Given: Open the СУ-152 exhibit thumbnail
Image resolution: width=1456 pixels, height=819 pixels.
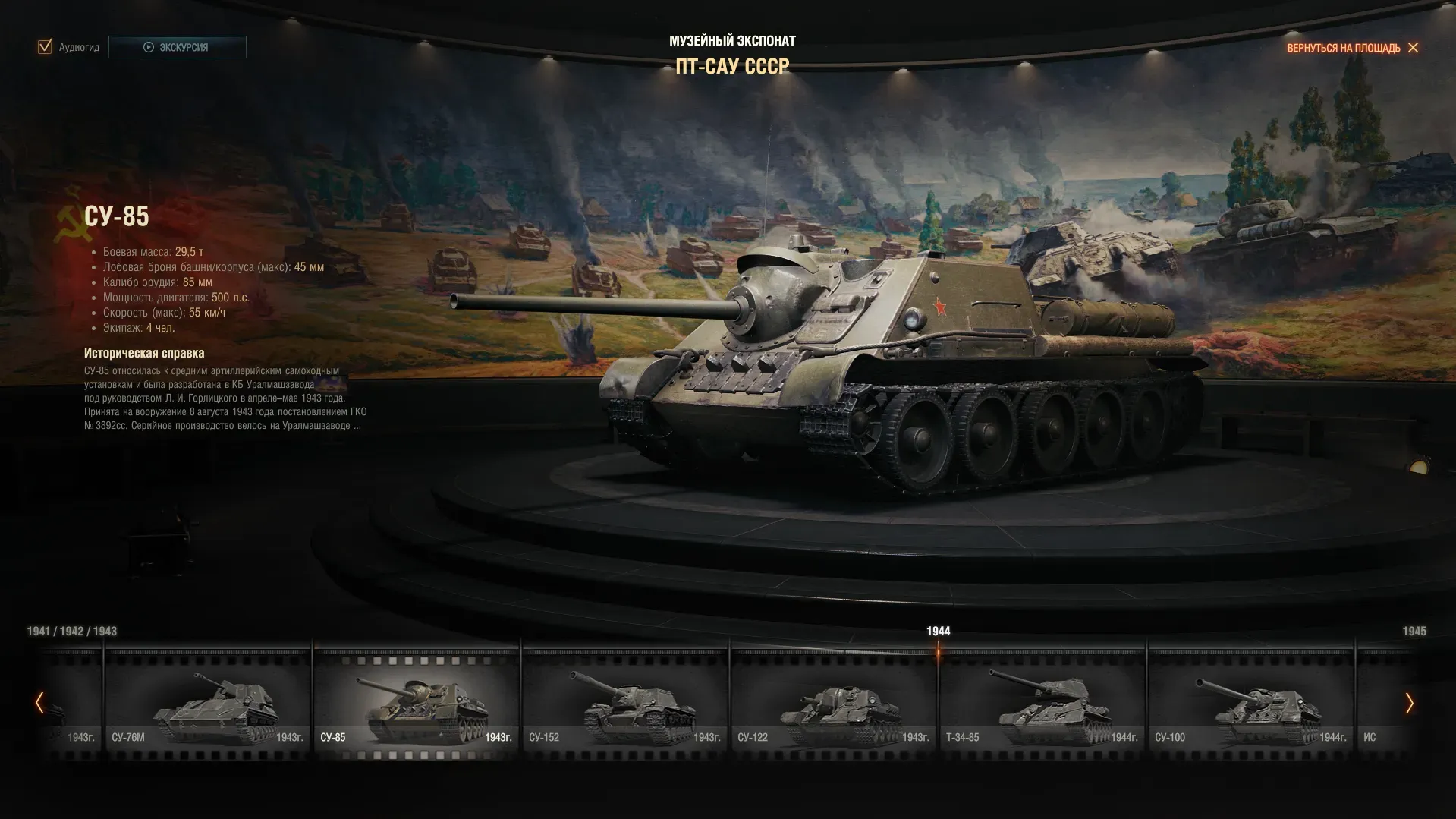Looking at the screenshot, I should coord(624,702).
